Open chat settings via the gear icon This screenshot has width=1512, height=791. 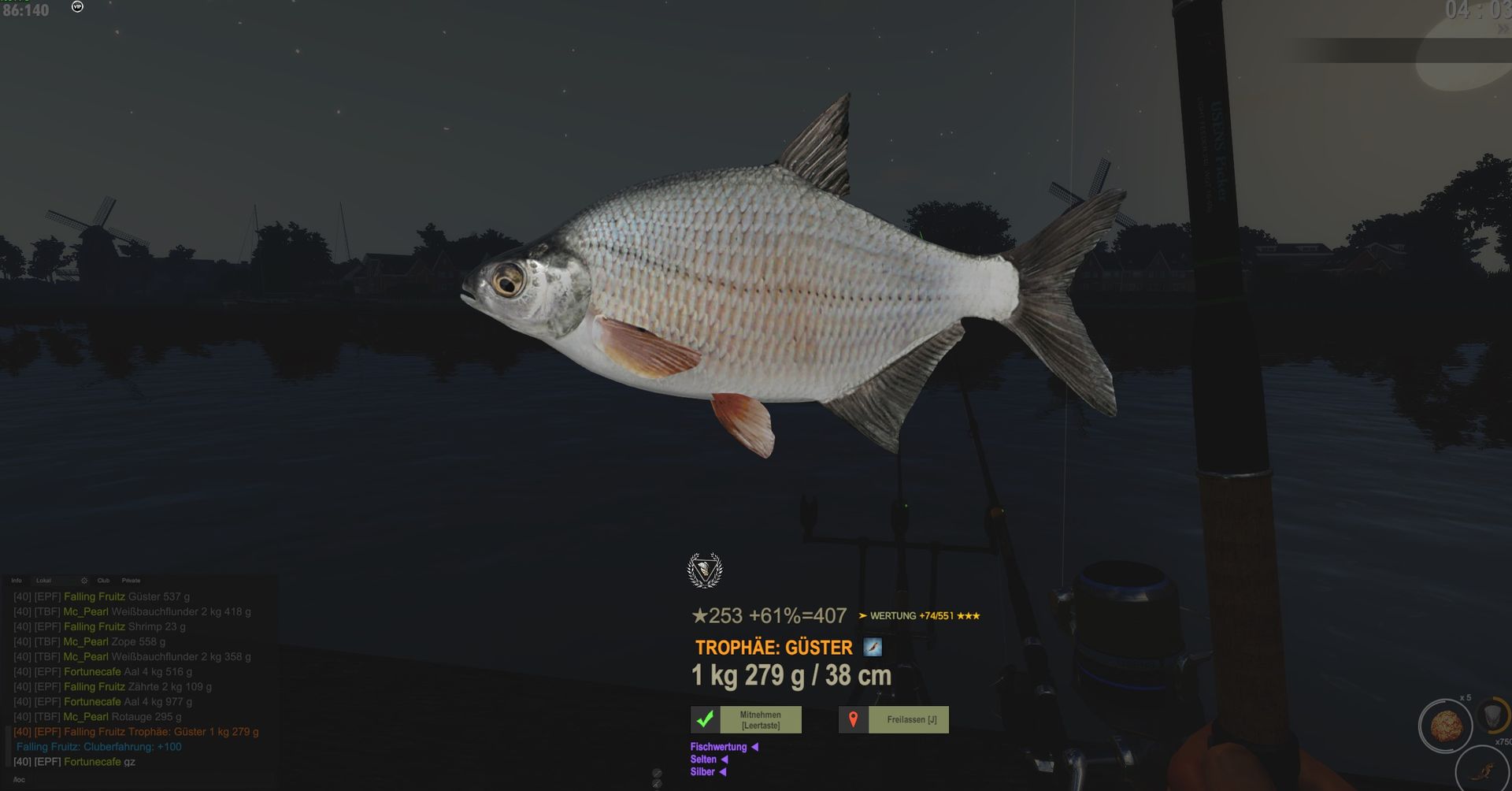[84, 581]
